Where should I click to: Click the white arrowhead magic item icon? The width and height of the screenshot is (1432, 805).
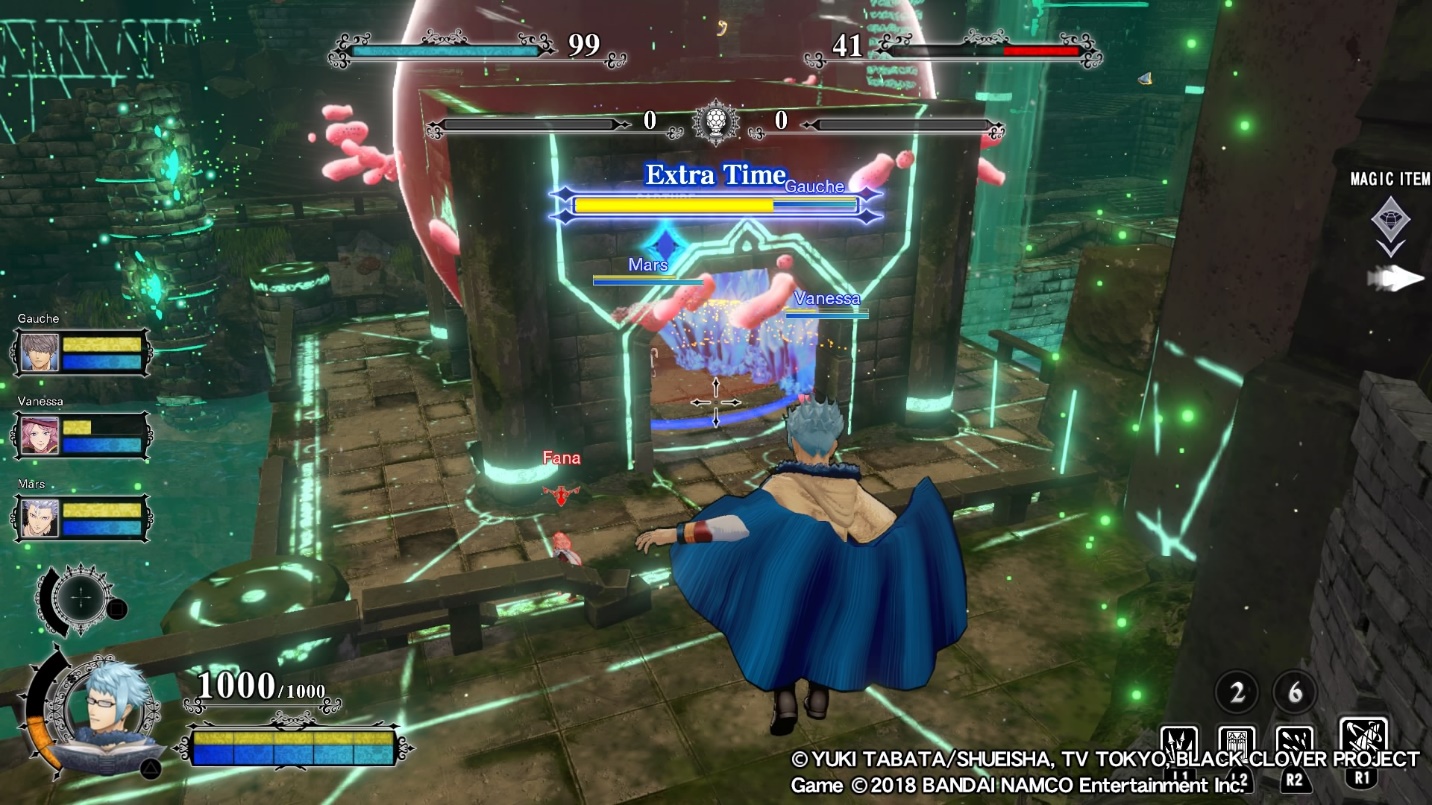coord(1396,279)
